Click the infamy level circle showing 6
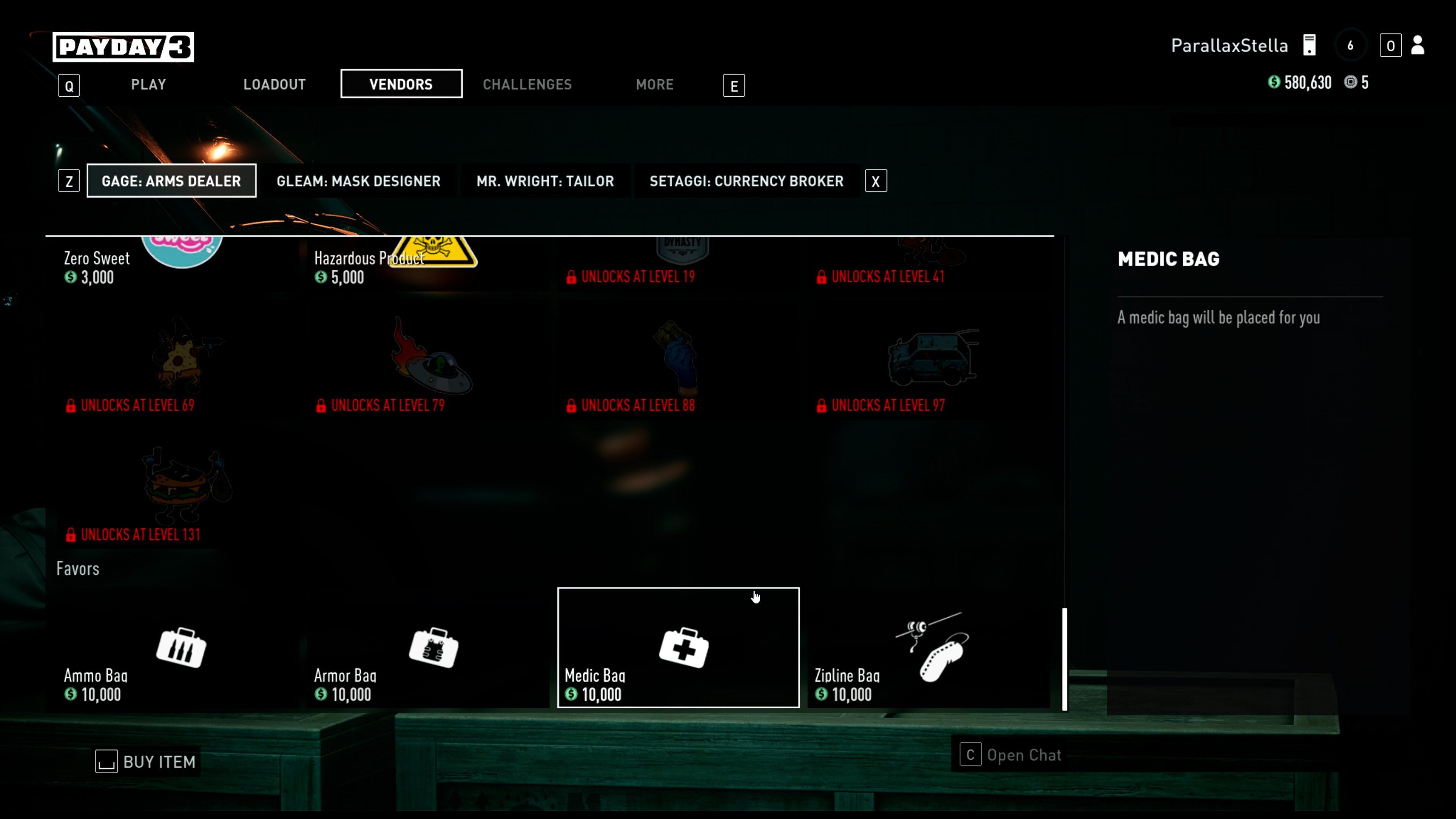 coord(1352,45)
